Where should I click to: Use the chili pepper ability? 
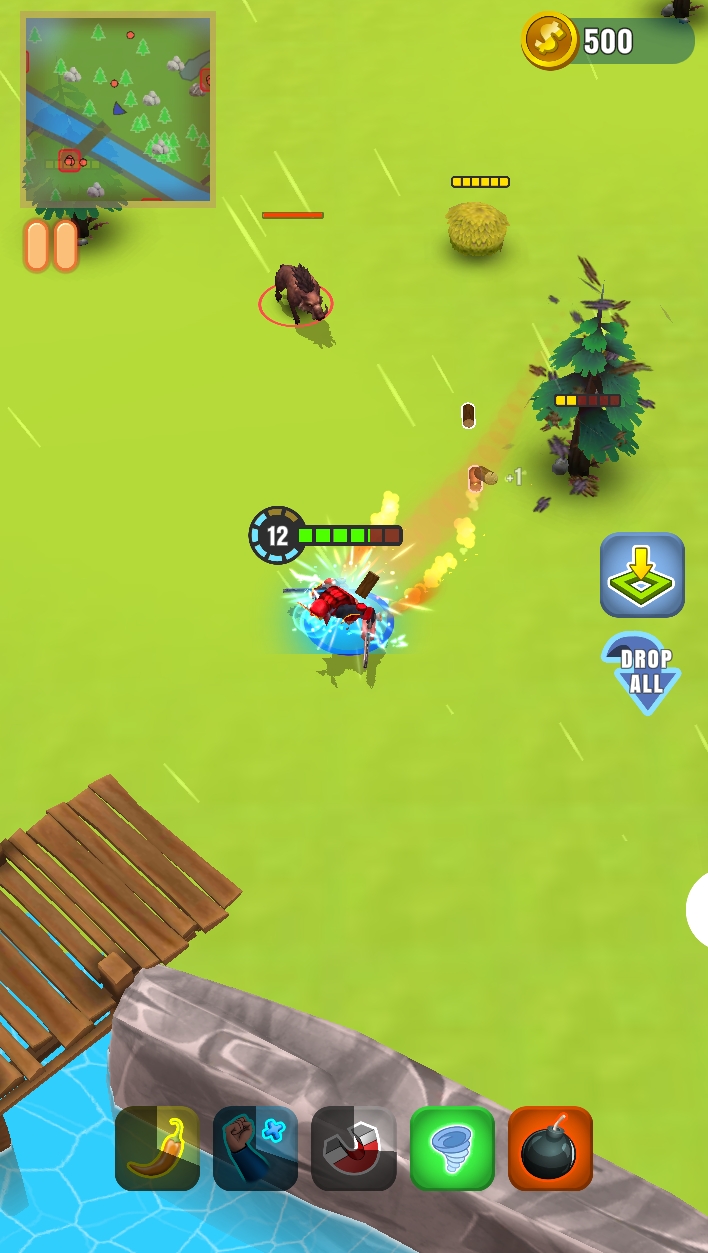pyautogui.click(x=157, y=1148)
